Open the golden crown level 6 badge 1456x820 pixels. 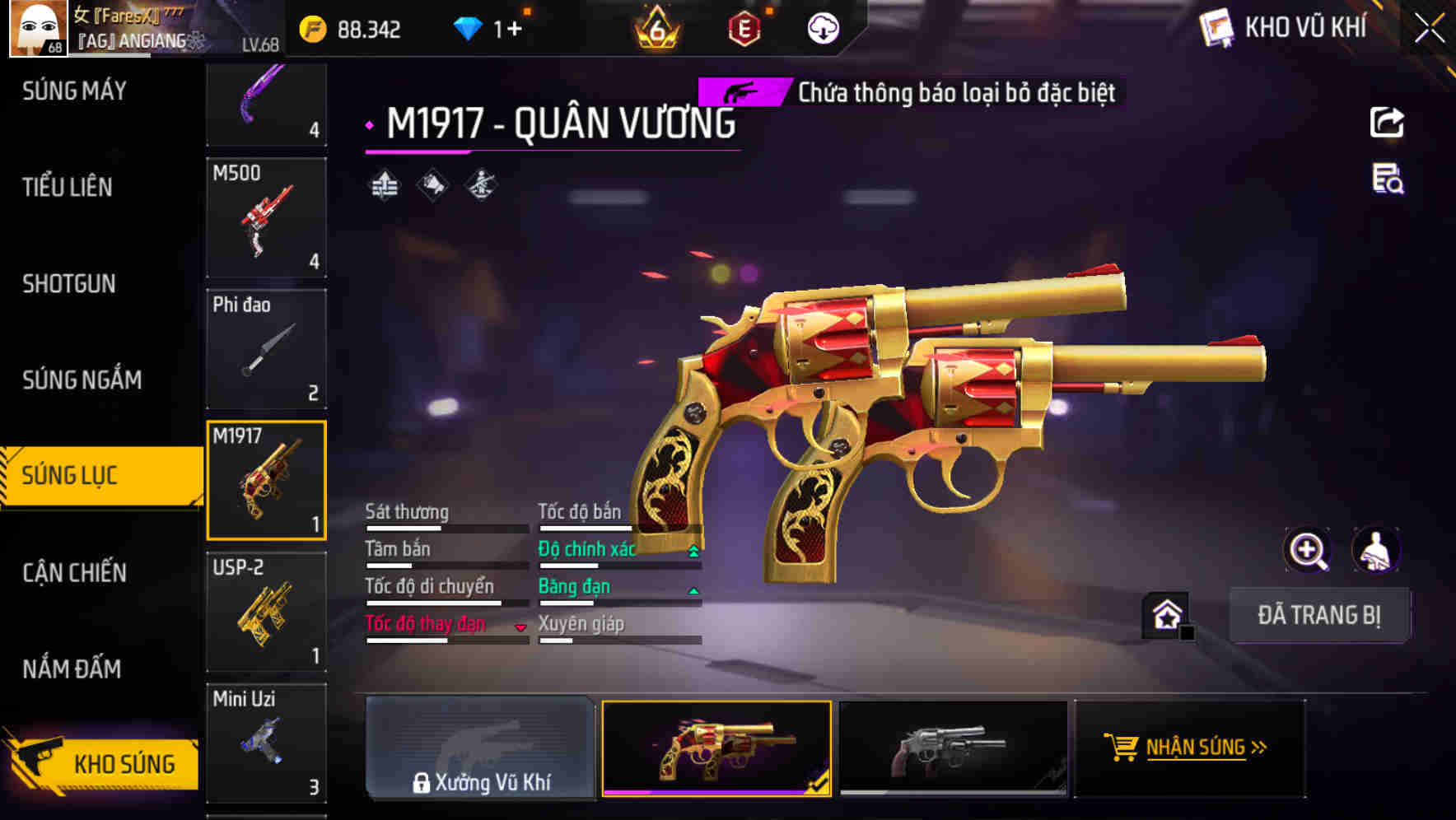pyautogui.click(x=654, y=28)
